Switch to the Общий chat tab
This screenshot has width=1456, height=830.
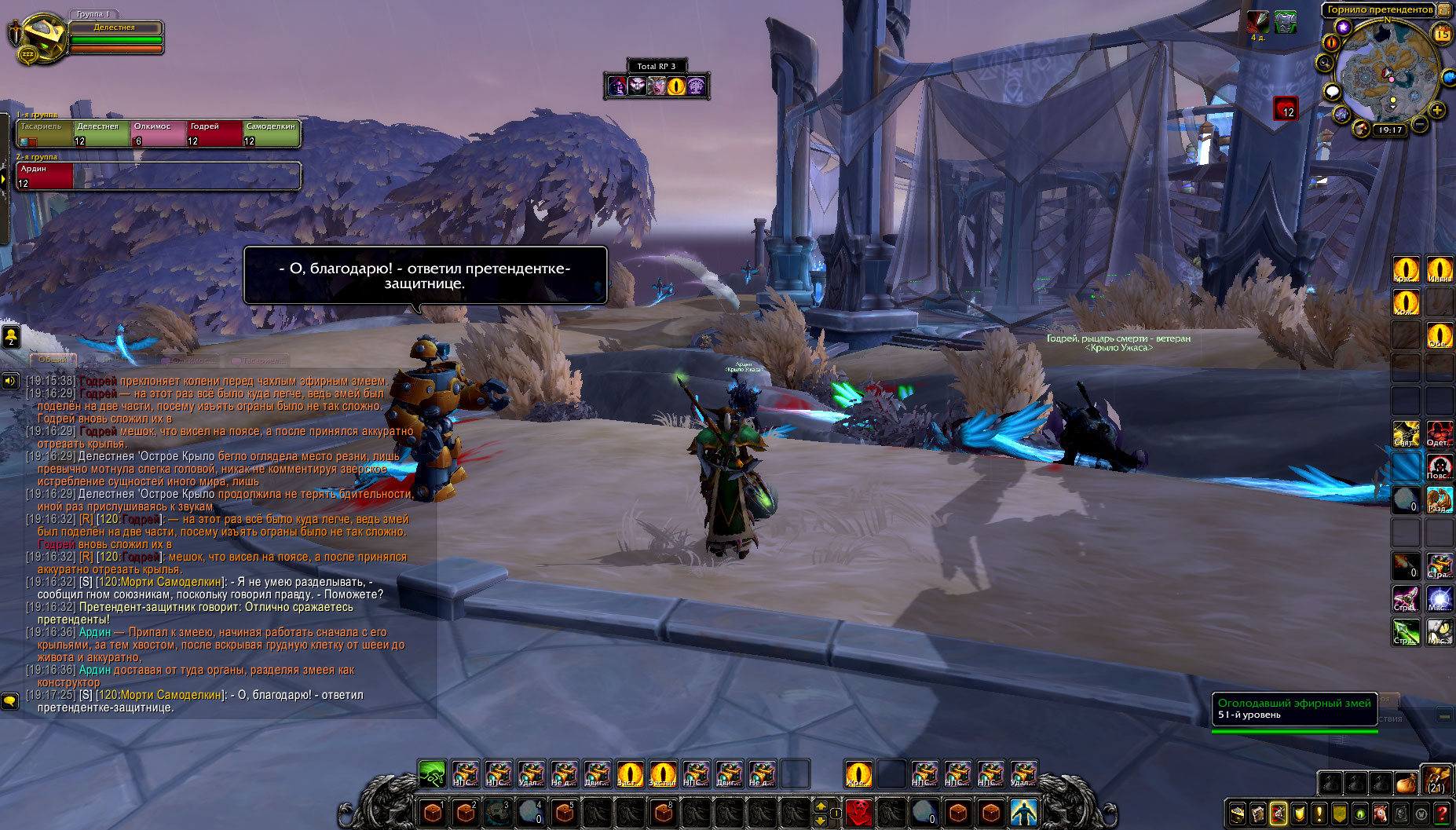[53, 360]
